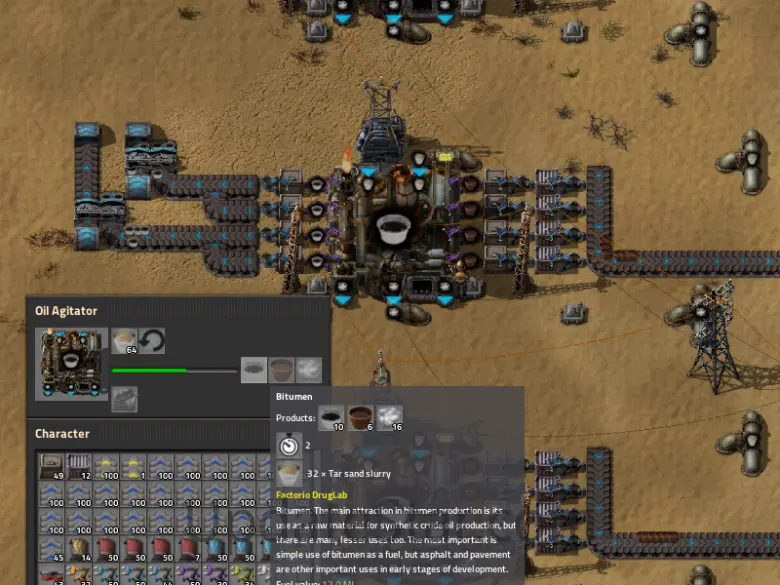Select the inventory stack of 12 items
Image resolution: width=780 pixels, height=585 pixels.
(80, 467)
